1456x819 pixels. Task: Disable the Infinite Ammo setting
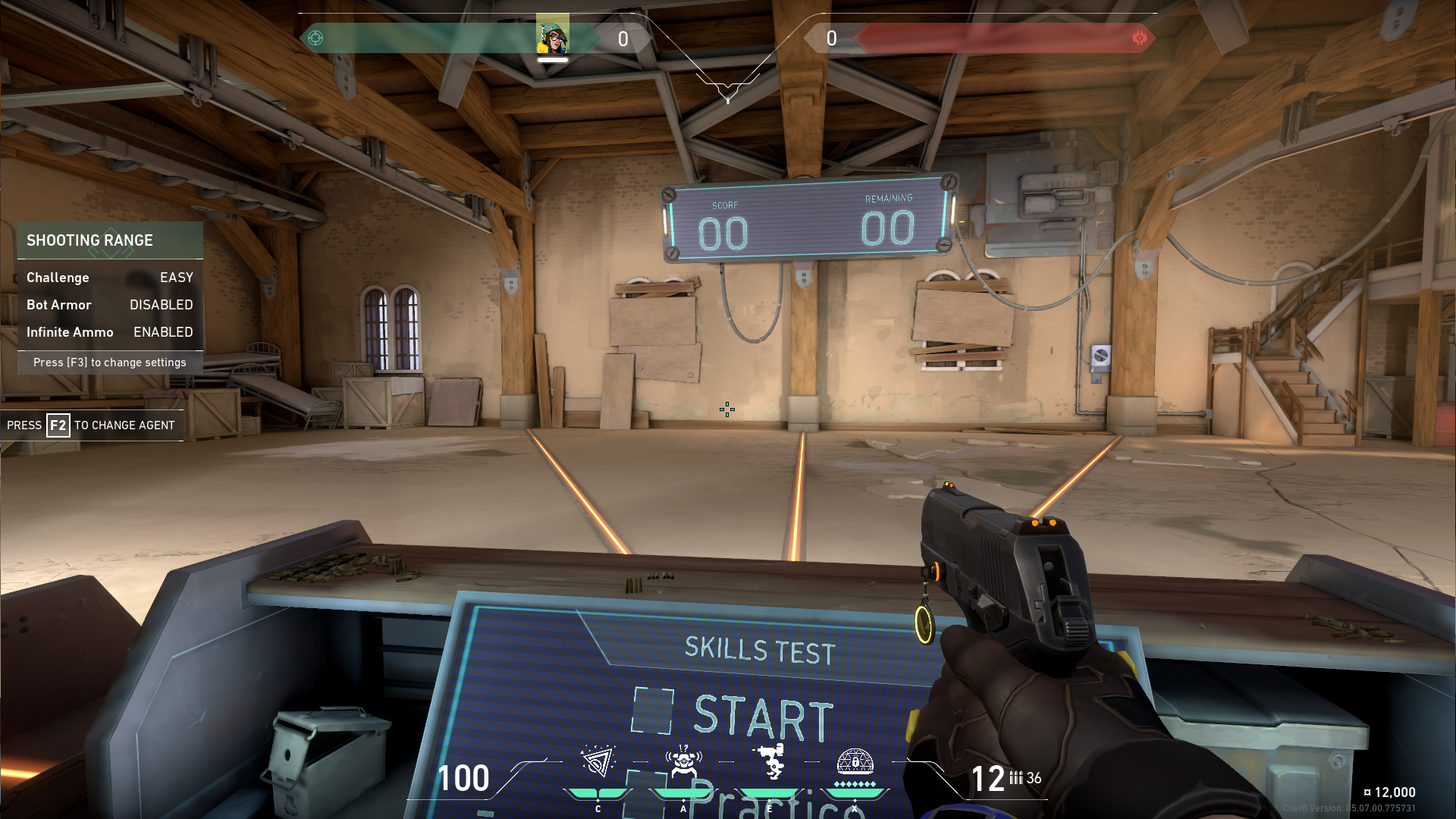[163, 332]
